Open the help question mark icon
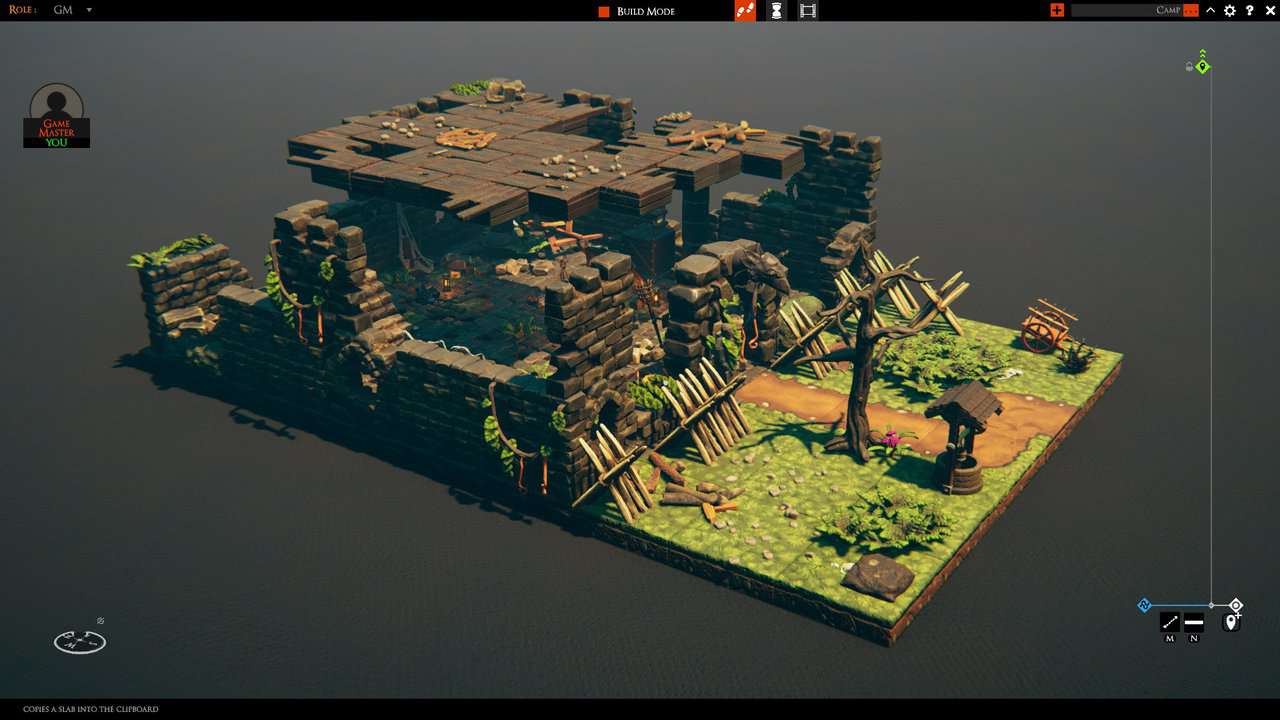The width and height of the screenshot is (1280, 720). coord(1249,10)
